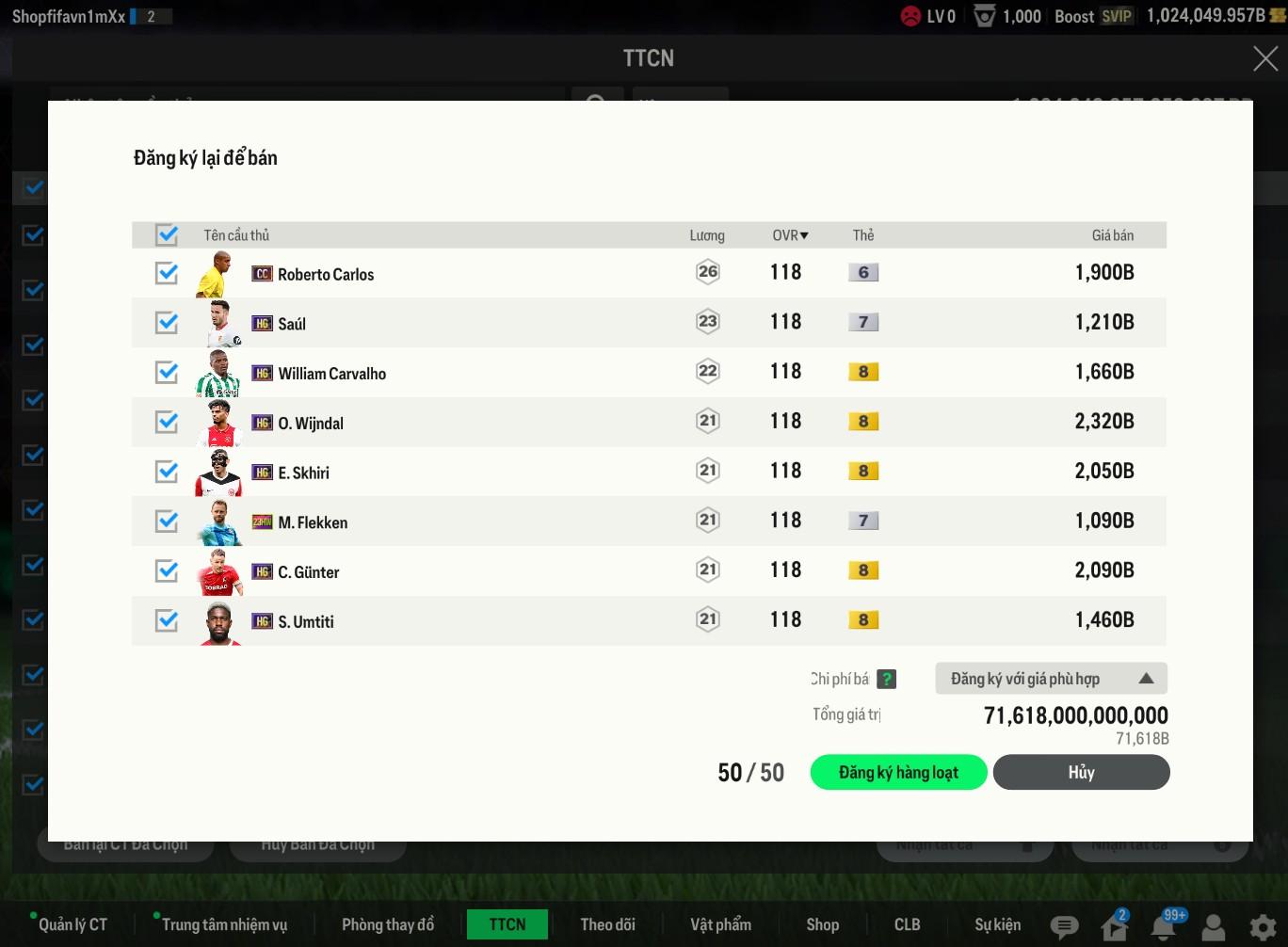Open the Sự kiện events tab
The width and height of the screenshot is (1288, 947).
(x=997, y=924)
